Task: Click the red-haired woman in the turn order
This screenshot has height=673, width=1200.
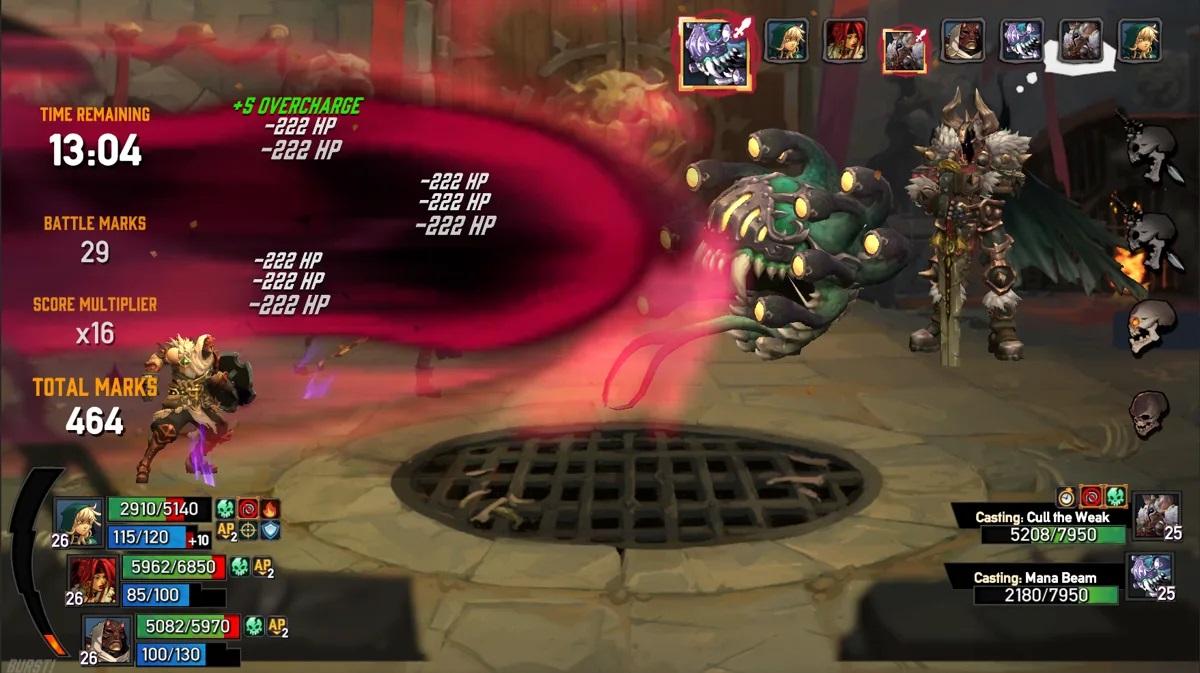Action: (844, 41)
